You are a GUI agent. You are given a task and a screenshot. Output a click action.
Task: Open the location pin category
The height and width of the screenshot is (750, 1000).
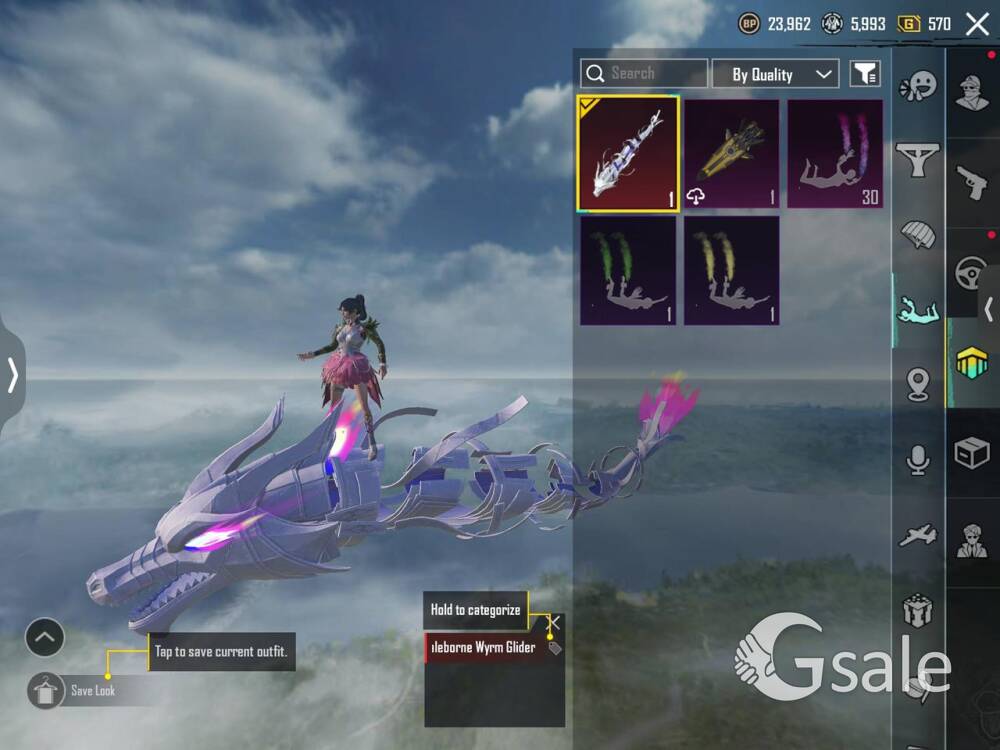[x=918, y=385]
